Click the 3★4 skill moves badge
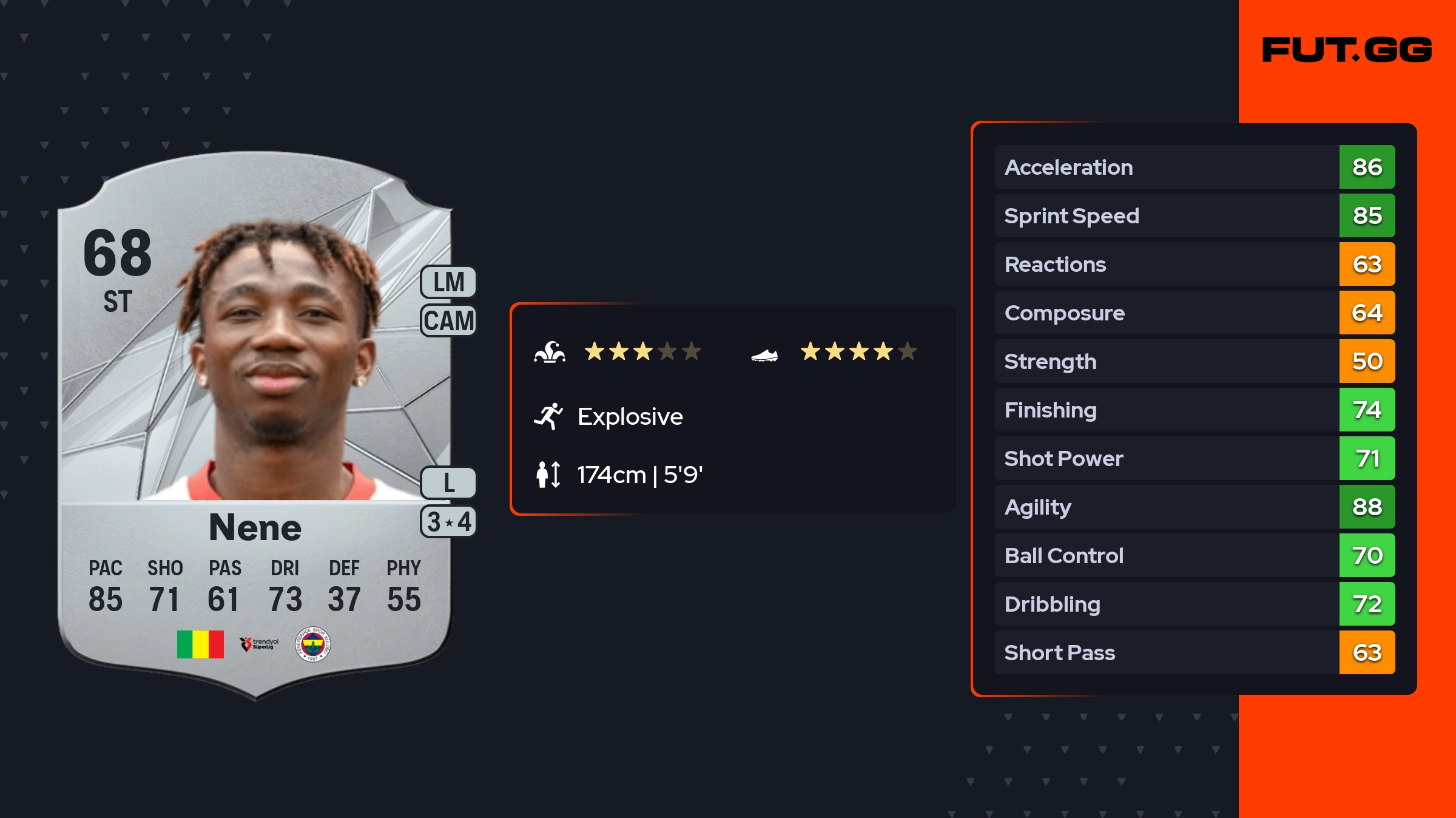The image size is (1456, 818). pos(448,522)
